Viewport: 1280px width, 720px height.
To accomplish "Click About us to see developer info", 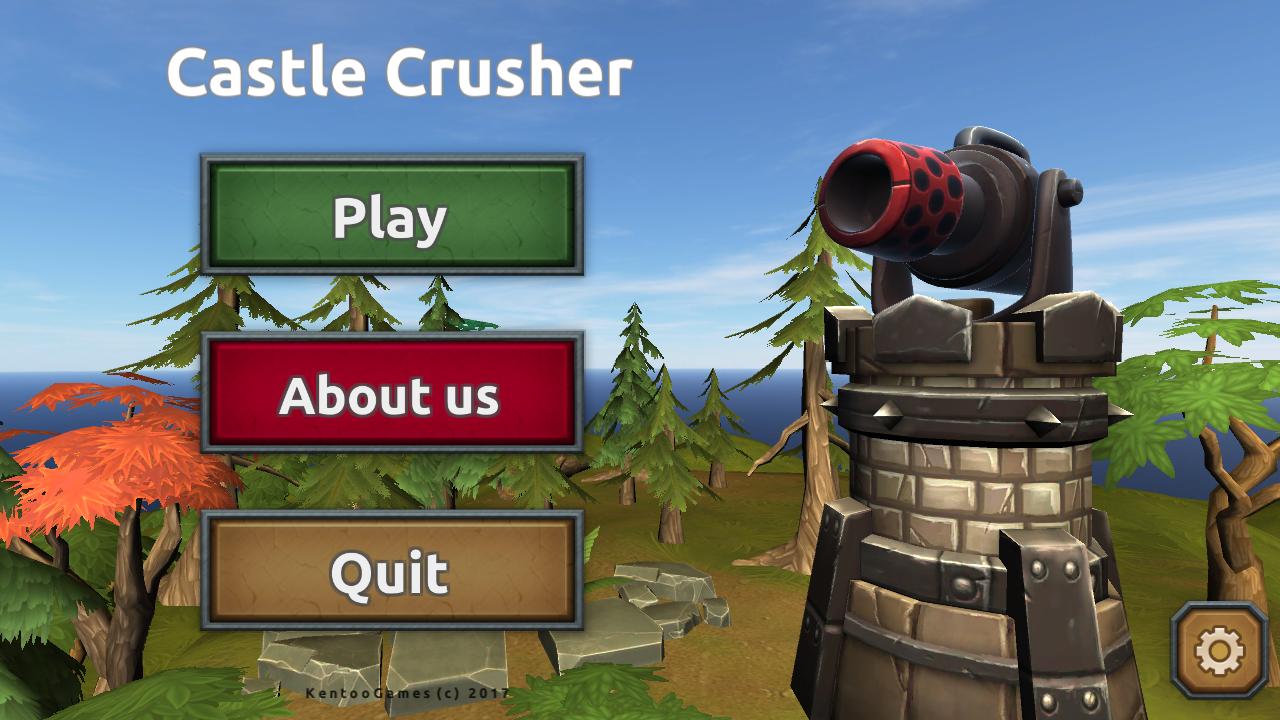I will pyautogui.click(x=390, y=397).
